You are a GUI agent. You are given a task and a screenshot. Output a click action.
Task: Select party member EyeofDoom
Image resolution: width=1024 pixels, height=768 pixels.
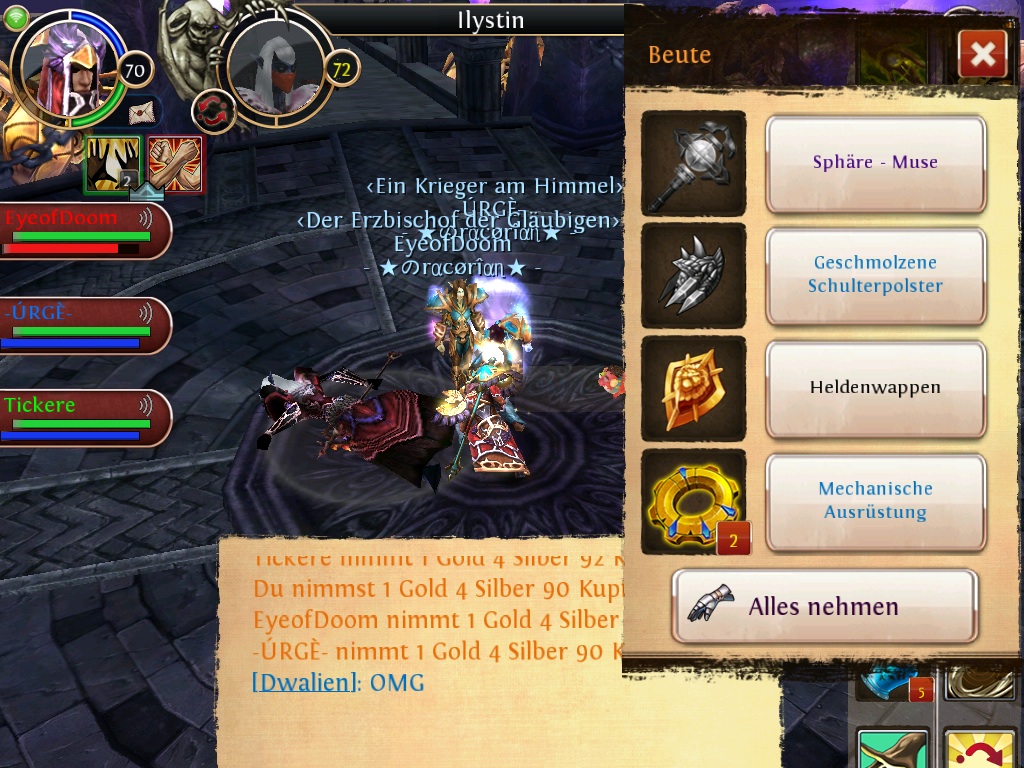coord(82,231)
